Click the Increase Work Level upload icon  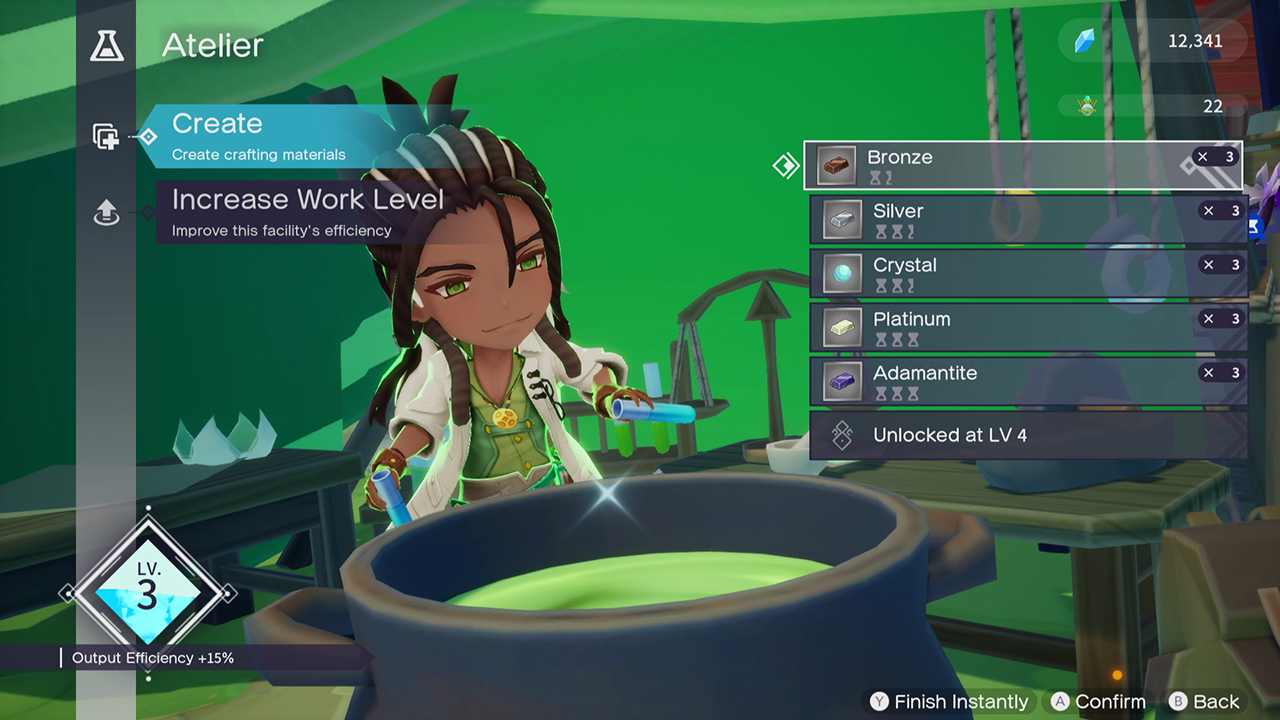(x=106, y=213)
